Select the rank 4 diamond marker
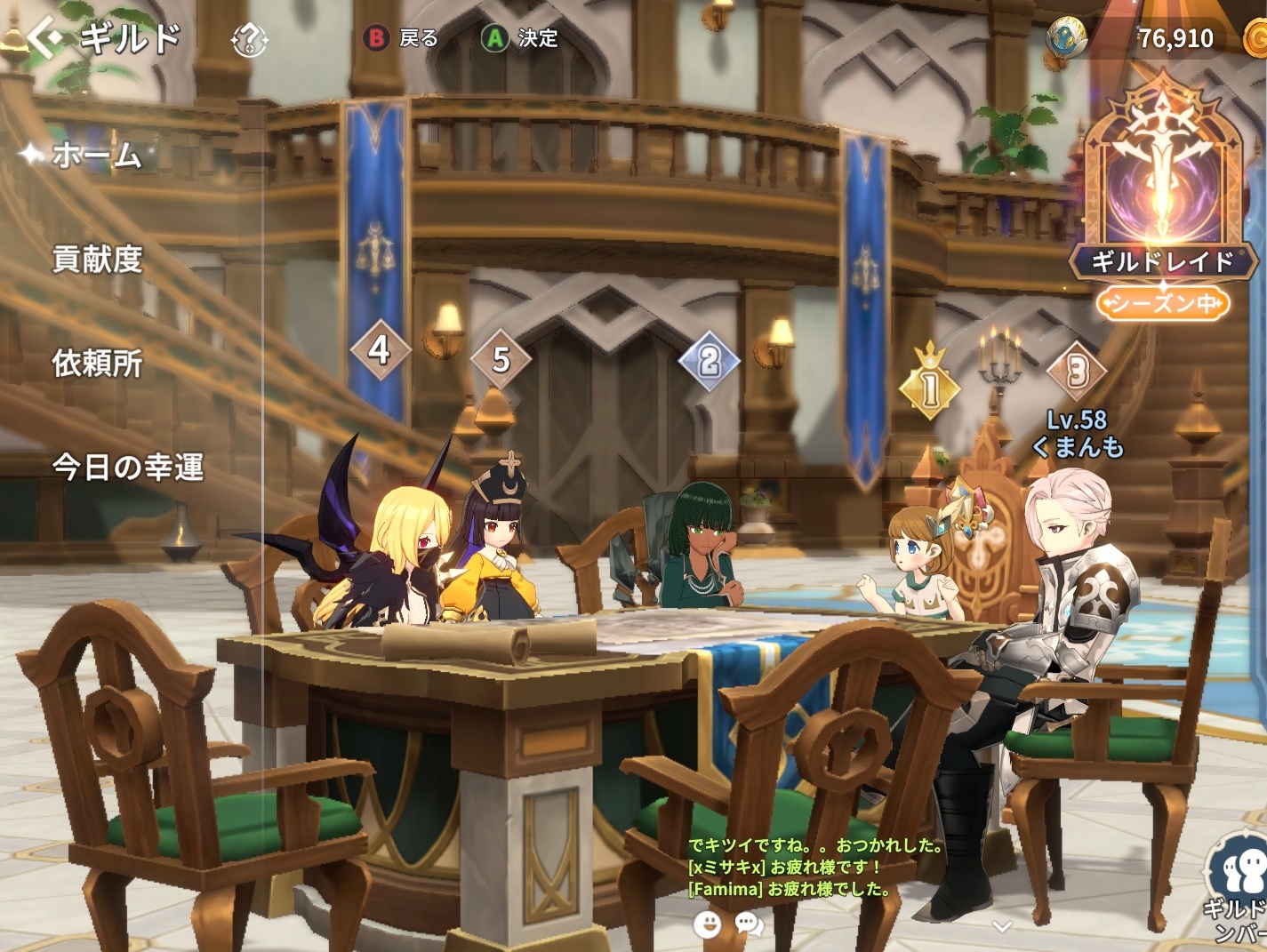 (x=380, y=349)
